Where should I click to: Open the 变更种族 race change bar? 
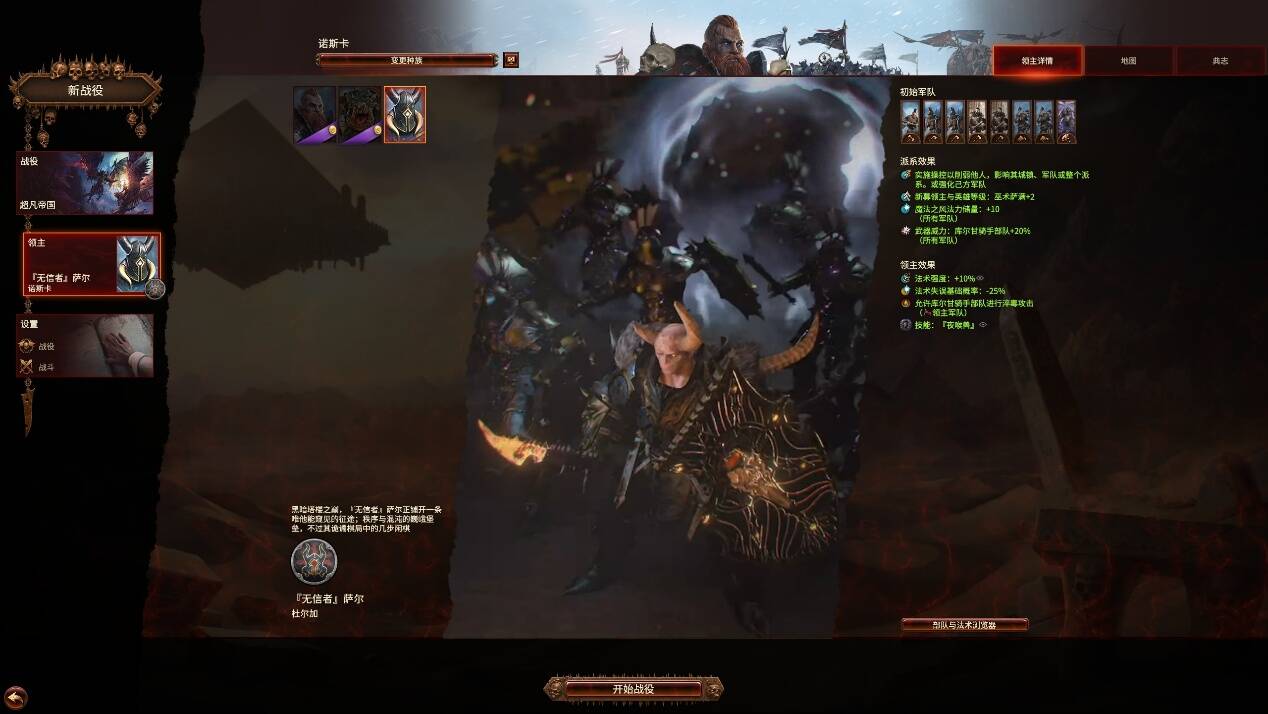[x=407, y=60]
